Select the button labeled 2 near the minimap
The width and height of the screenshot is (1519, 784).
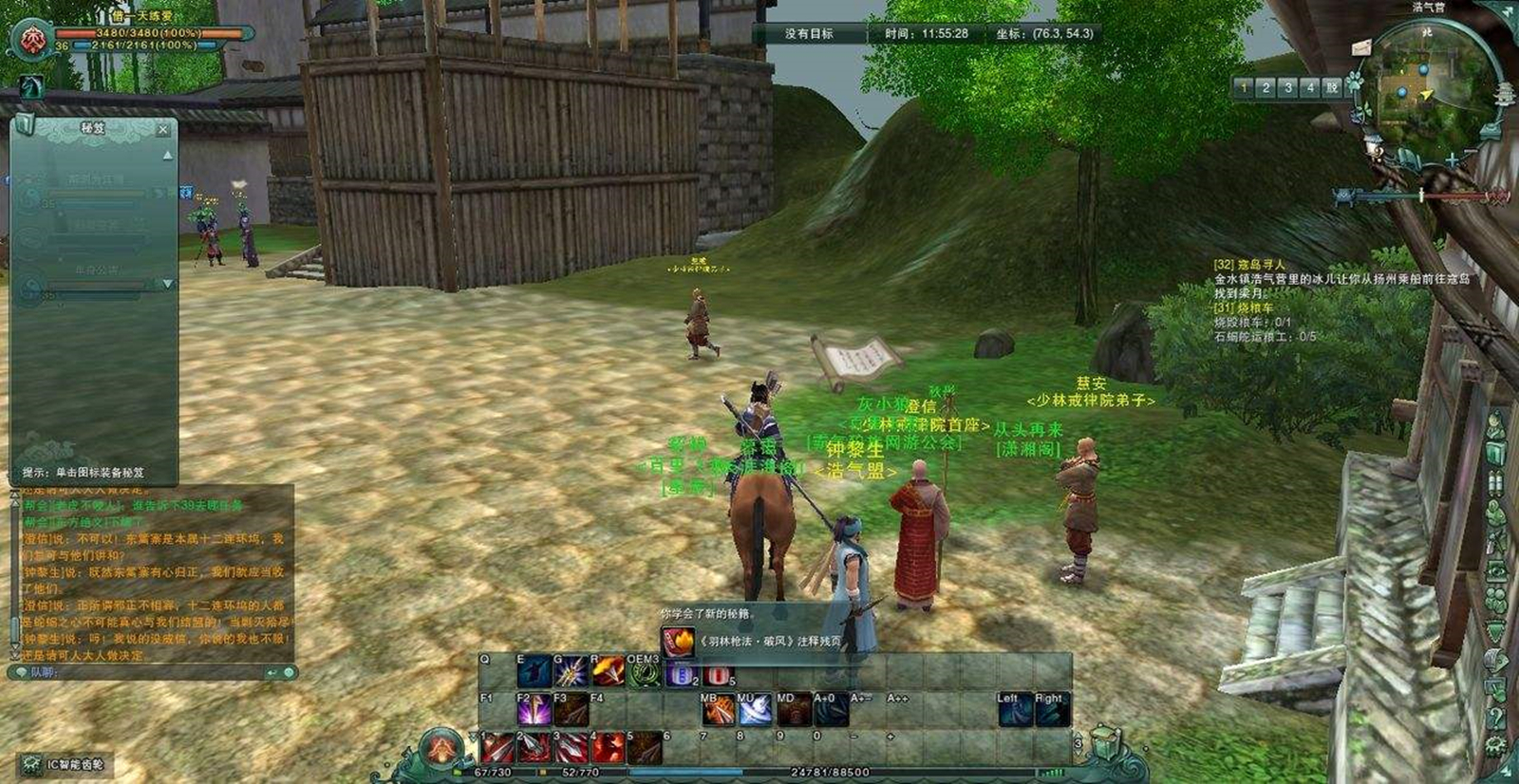tap(1266, 88)
